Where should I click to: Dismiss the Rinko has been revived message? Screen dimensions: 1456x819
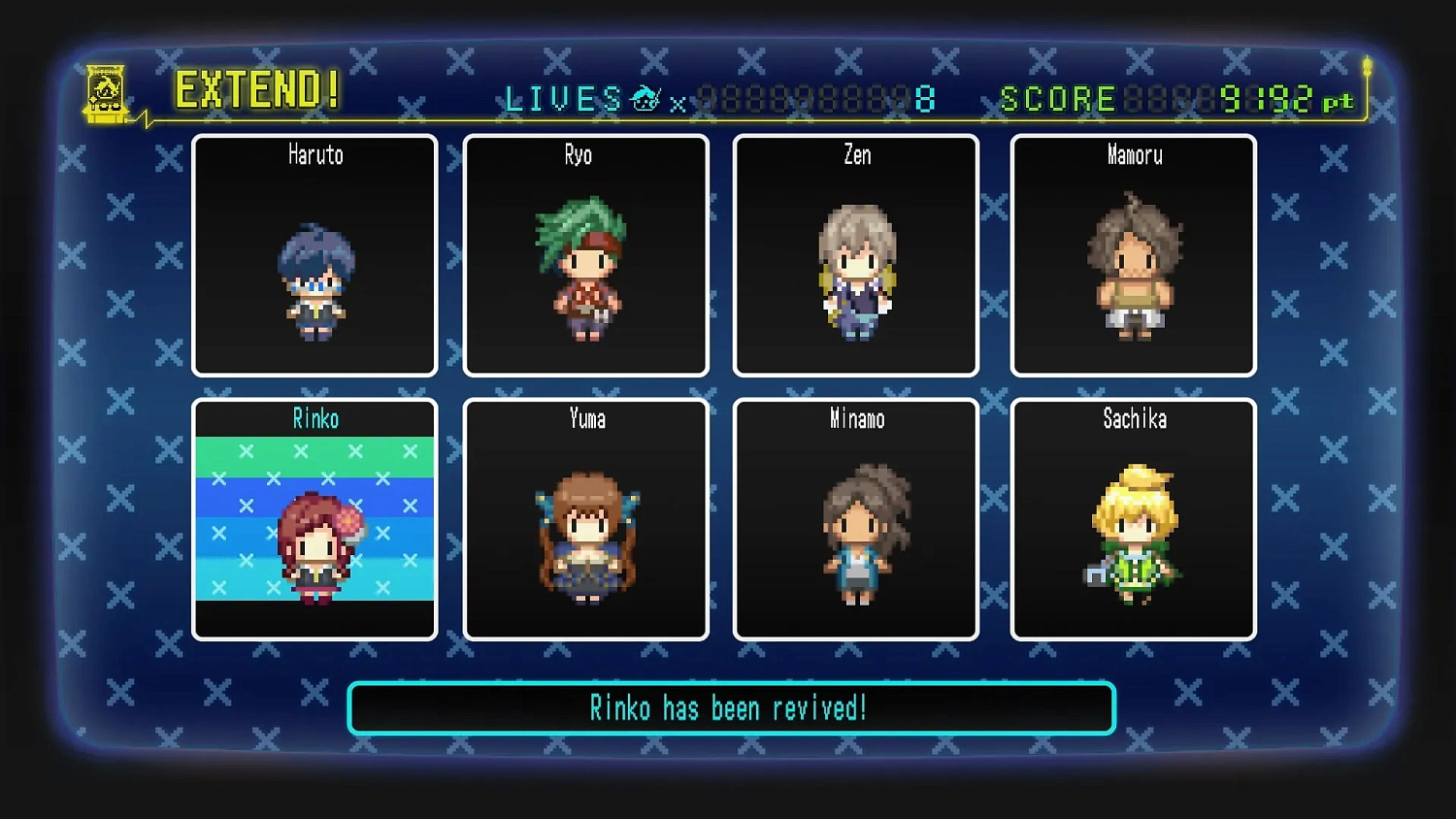coord(730,707)
